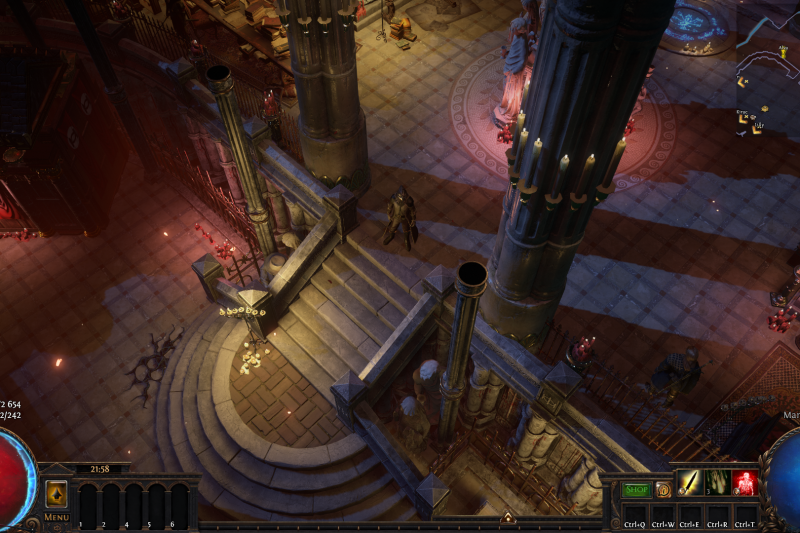Open the green Shop button

pos(637,490)
